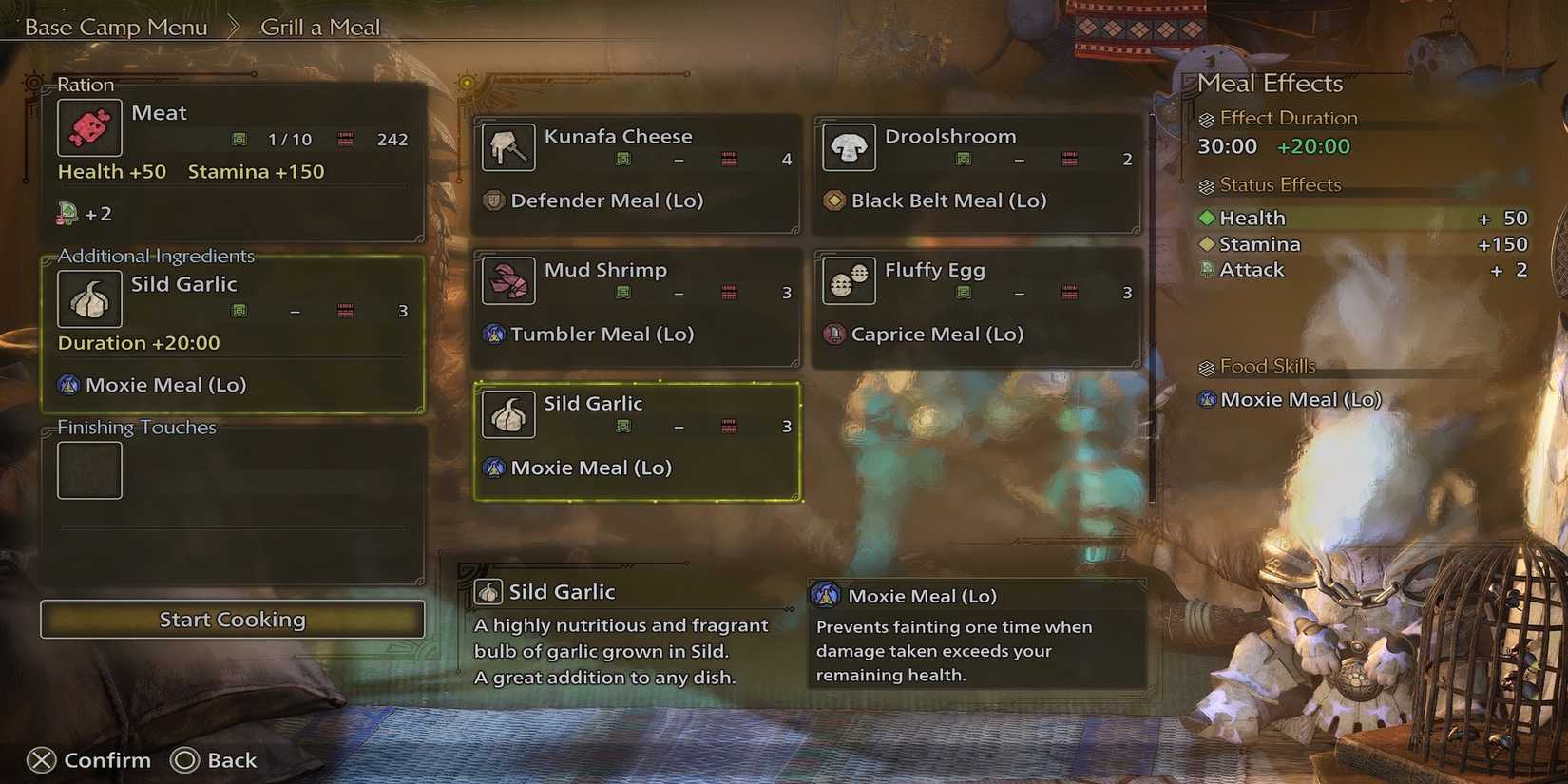Click the empty Finishing Touches slot
1568x784 pixels.
click(89, 469)
